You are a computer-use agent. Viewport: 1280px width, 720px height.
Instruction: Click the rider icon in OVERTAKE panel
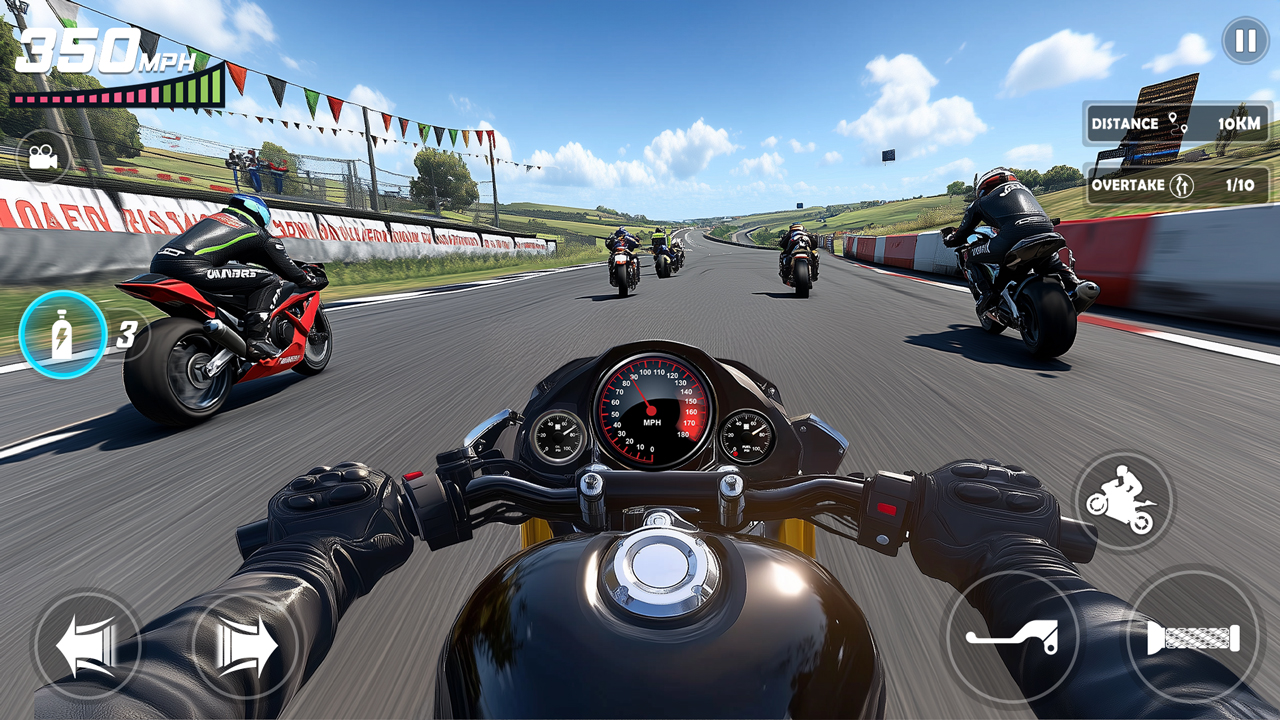coord(1182,186)
